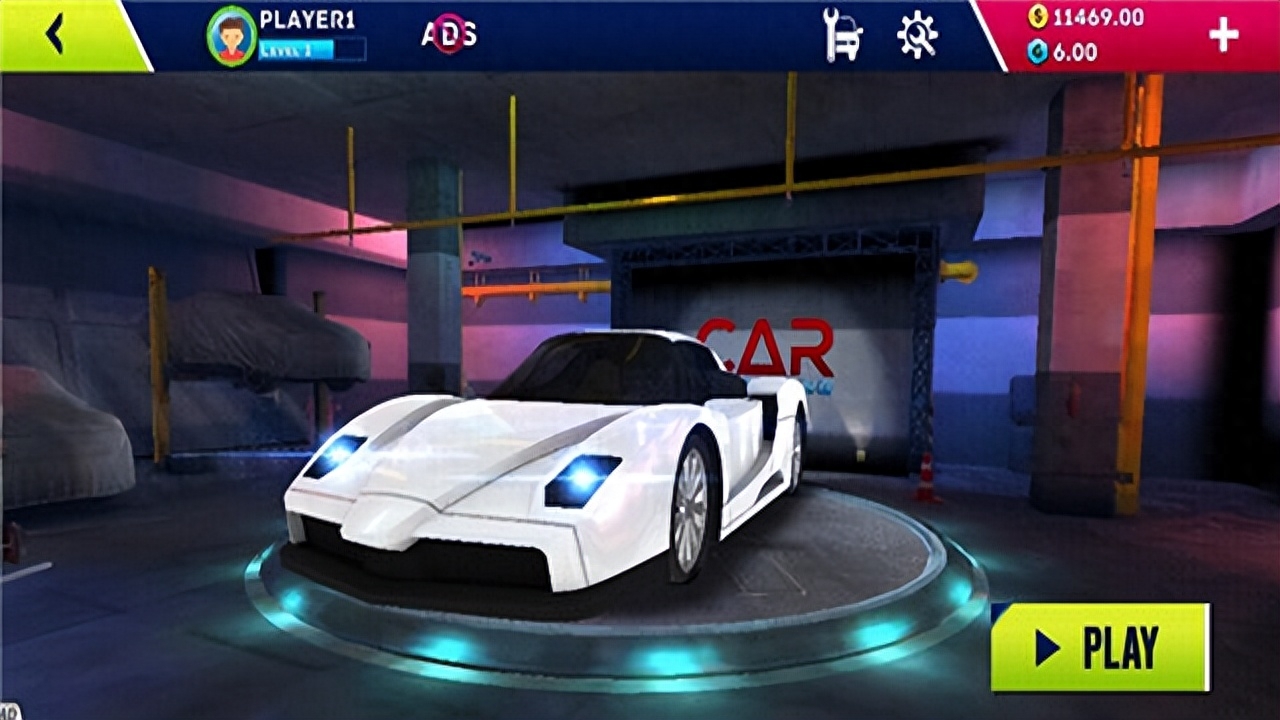Tap the remove ADS icon

[449, 35]
